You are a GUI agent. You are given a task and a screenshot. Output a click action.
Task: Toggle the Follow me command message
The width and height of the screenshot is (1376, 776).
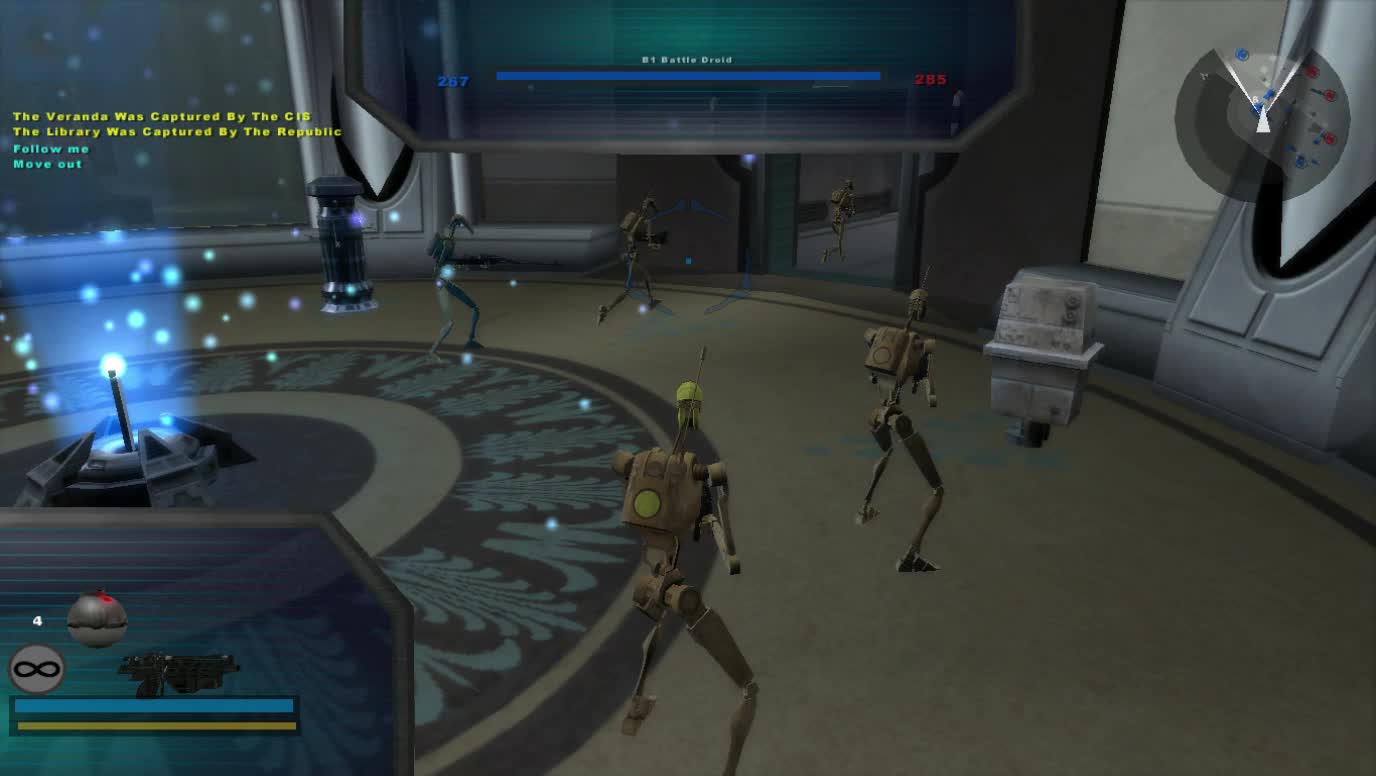pos(49,148)
